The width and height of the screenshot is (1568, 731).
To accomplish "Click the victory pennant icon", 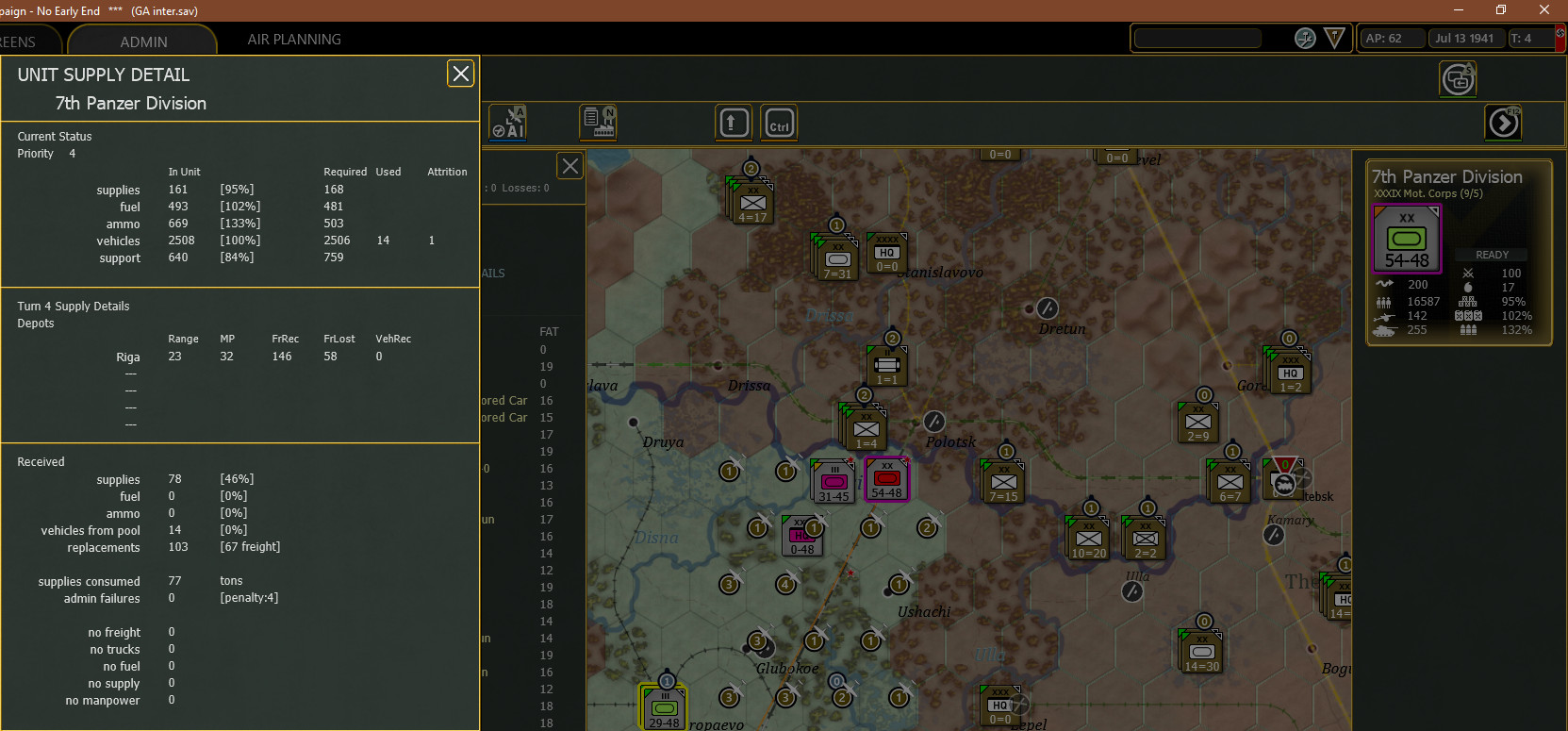I will click(x=1334, y=39).
